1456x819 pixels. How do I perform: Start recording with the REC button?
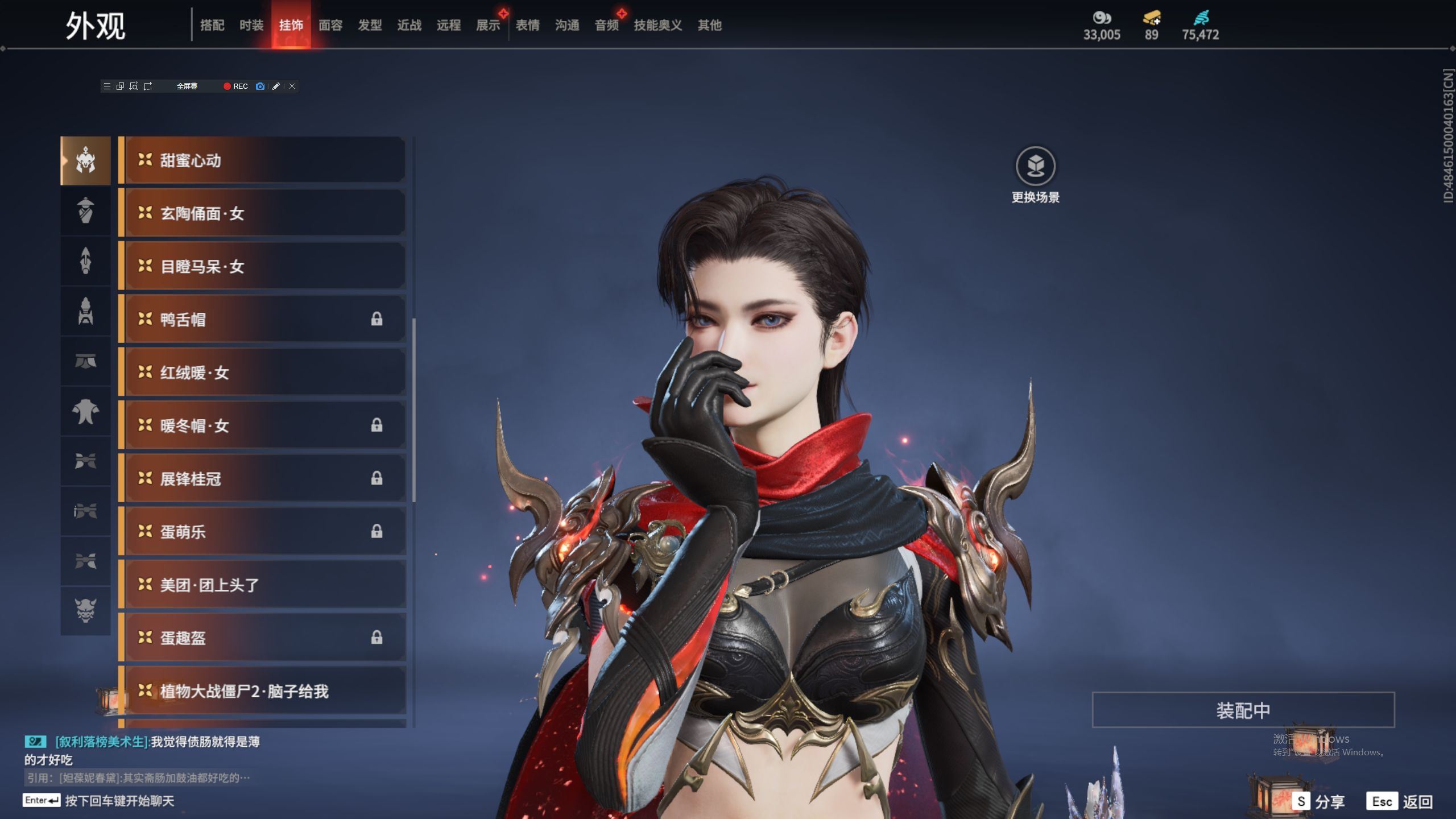coord(235,86)
